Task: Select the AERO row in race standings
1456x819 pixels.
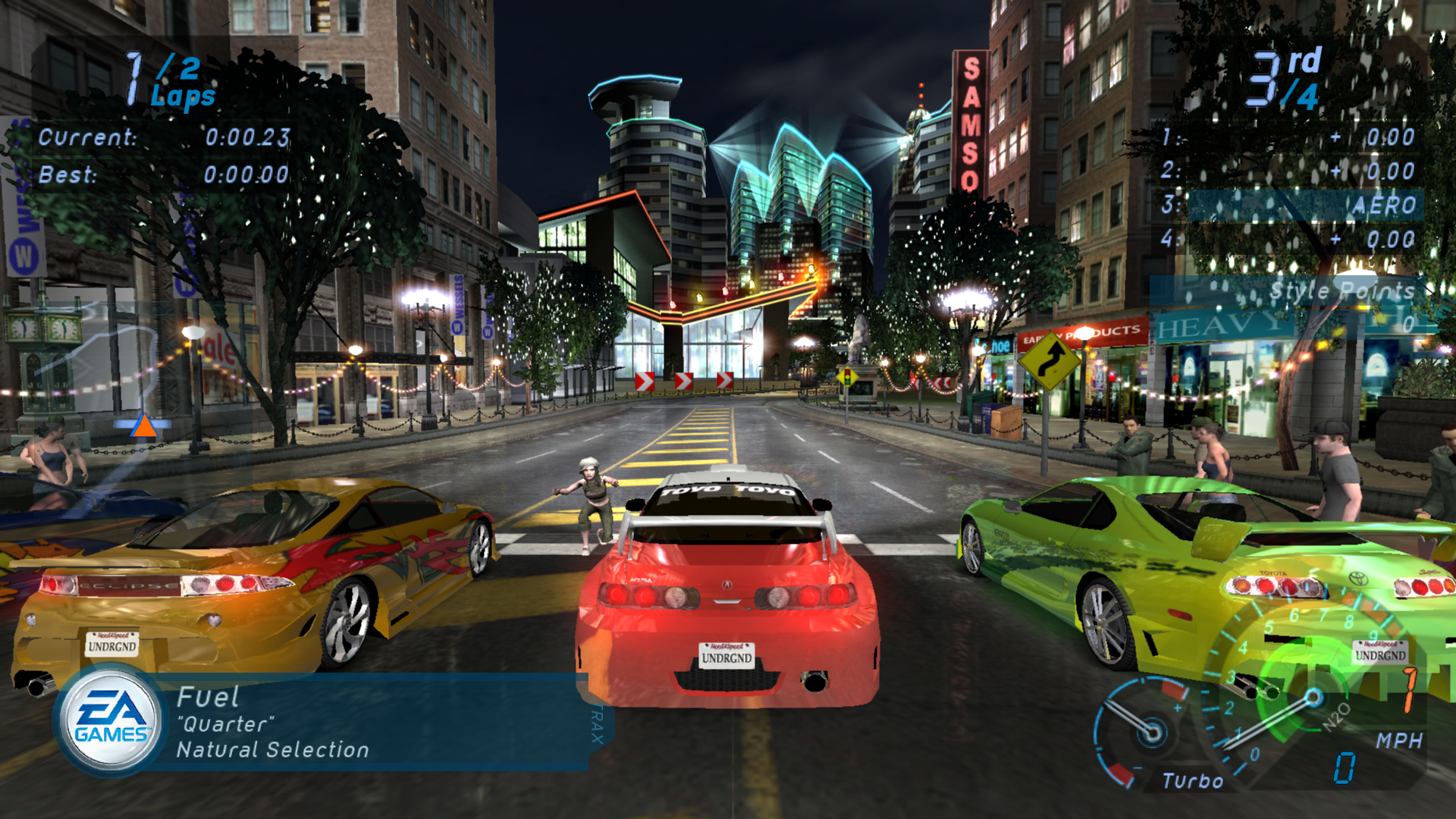Action: [x=1304, y=205]
